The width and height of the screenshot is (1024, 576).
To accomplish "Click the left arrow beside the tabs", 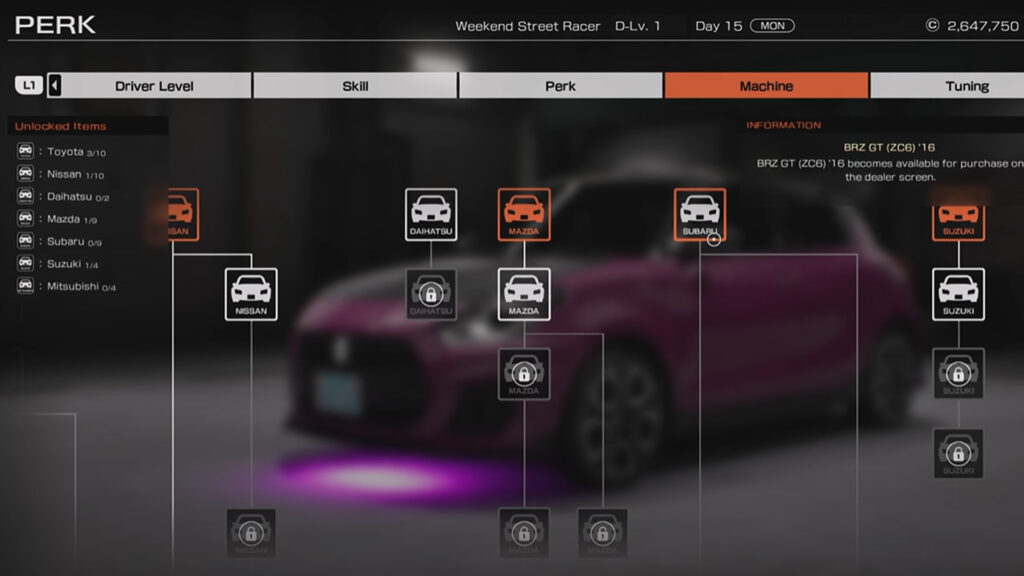I will point(54,86).
